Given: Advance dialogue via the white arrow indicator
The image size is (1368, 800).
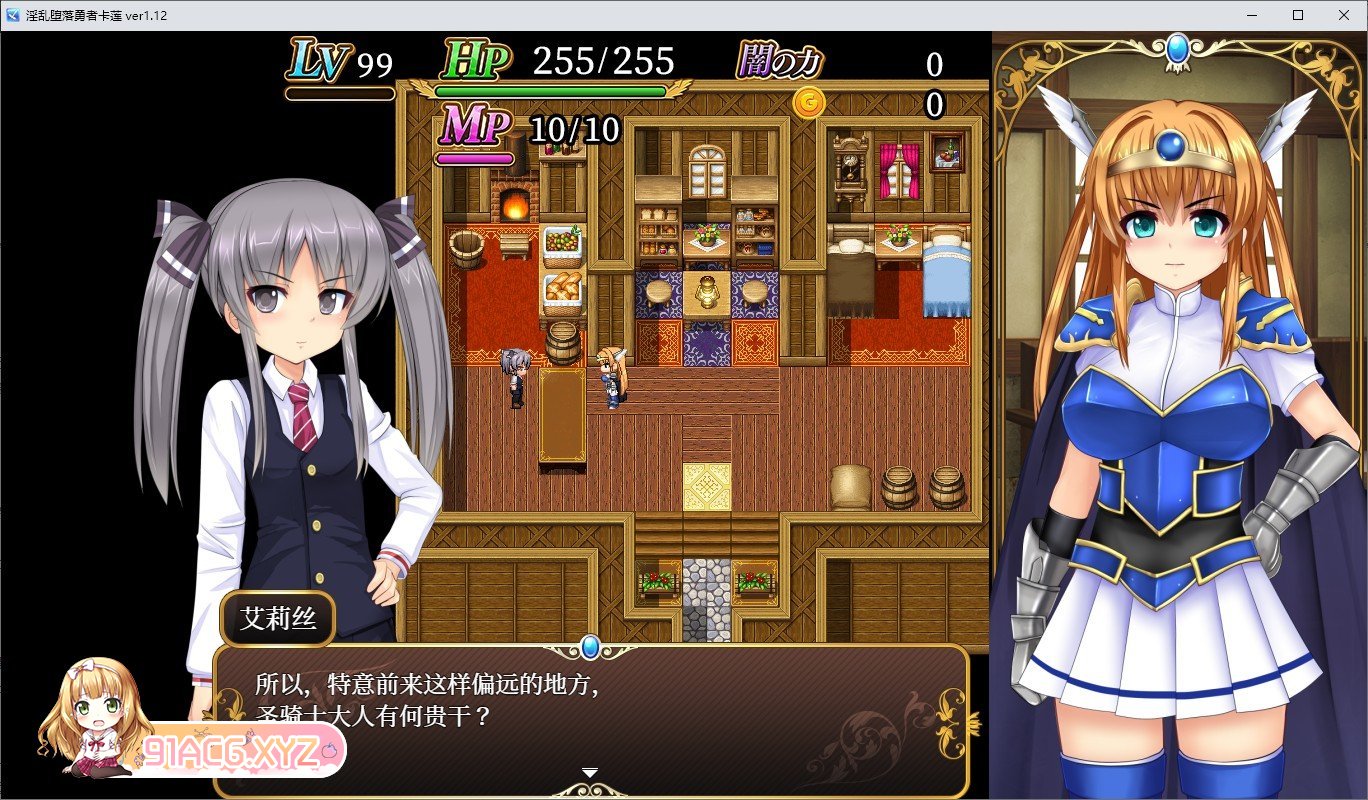Looking at the screenshot, I should coord(590,772).
